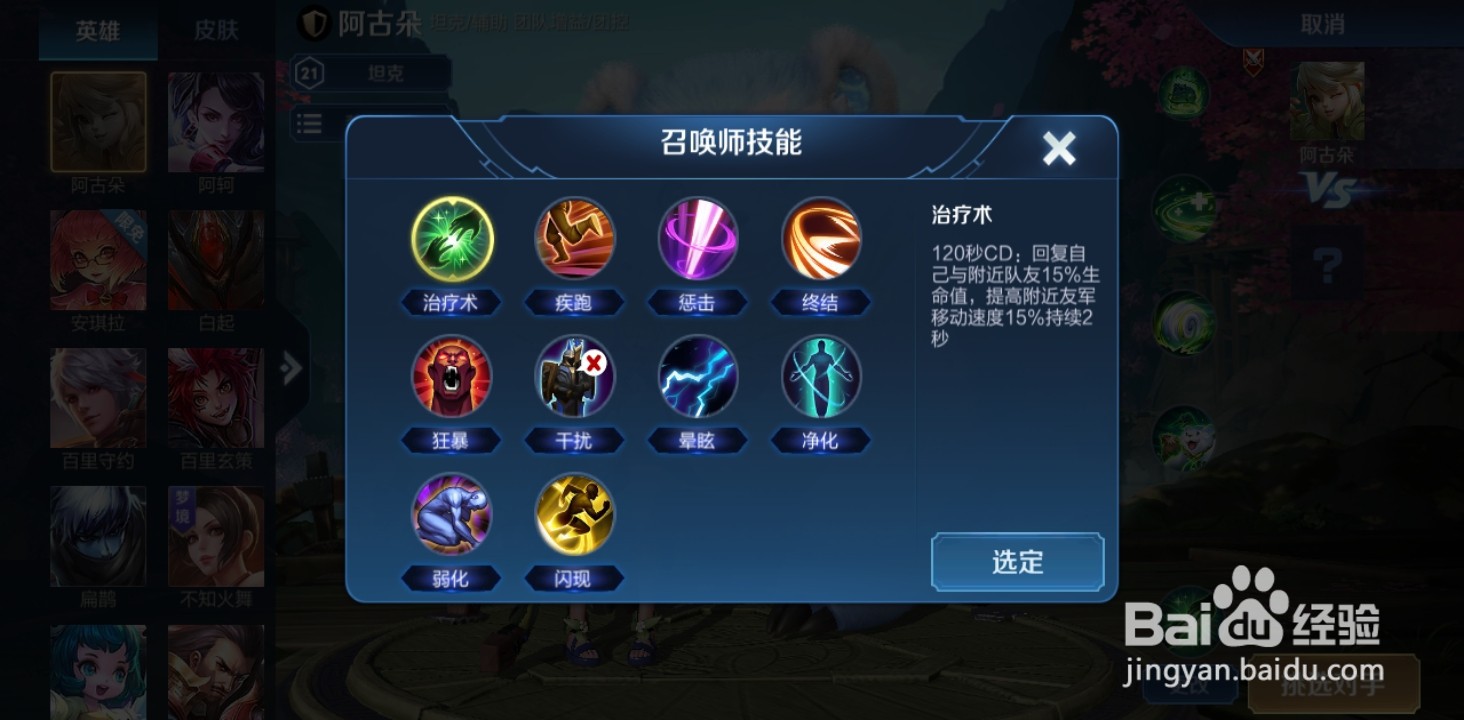This screenshot has height=720, width=1464.
Task: Choose the 狂暴 (Berserk) skill icon
Action: [x=450, y=377]
